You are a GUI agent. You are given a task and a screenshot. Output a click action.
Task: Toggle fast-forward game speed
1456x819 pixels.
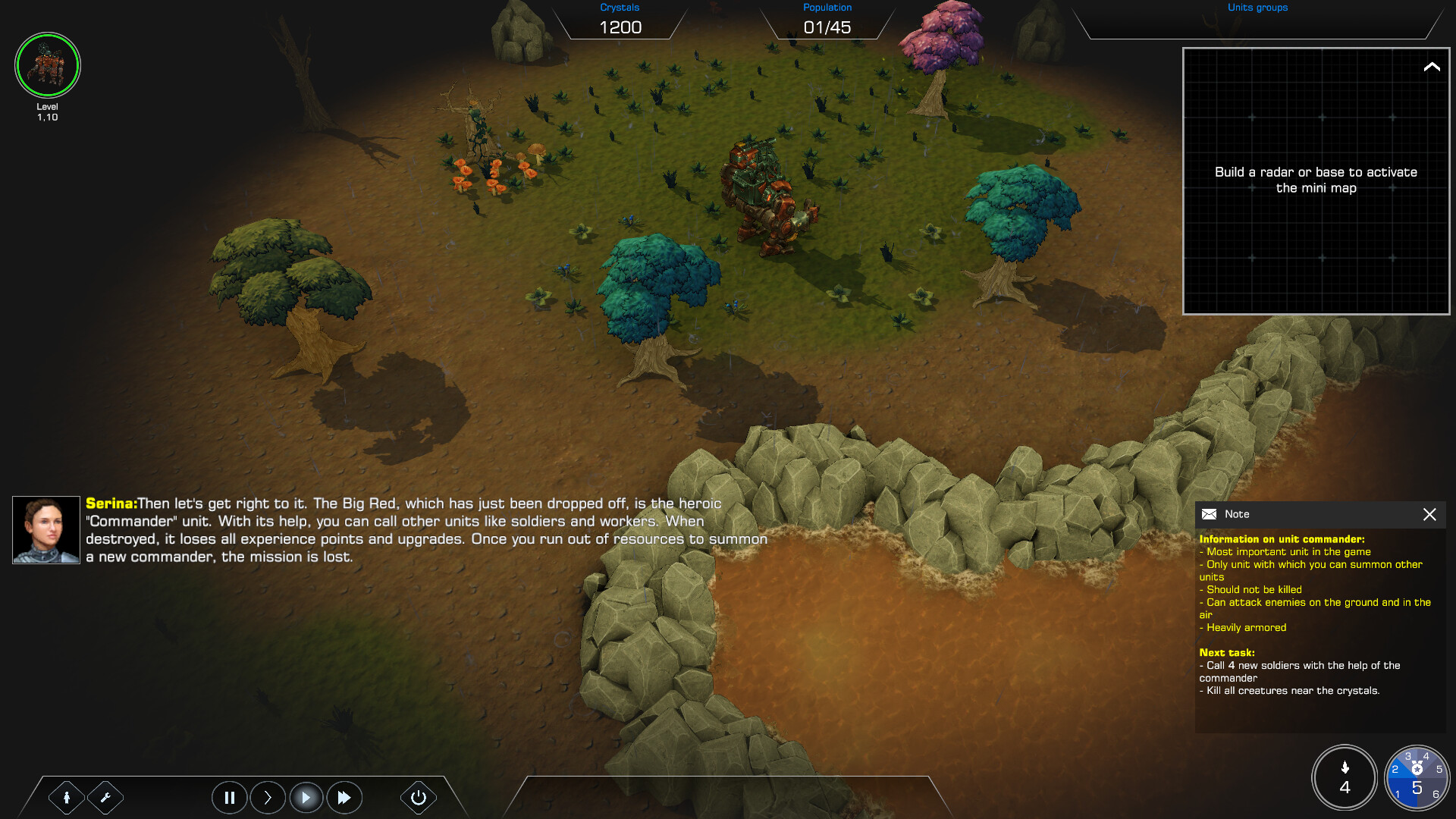click(344, 798)
